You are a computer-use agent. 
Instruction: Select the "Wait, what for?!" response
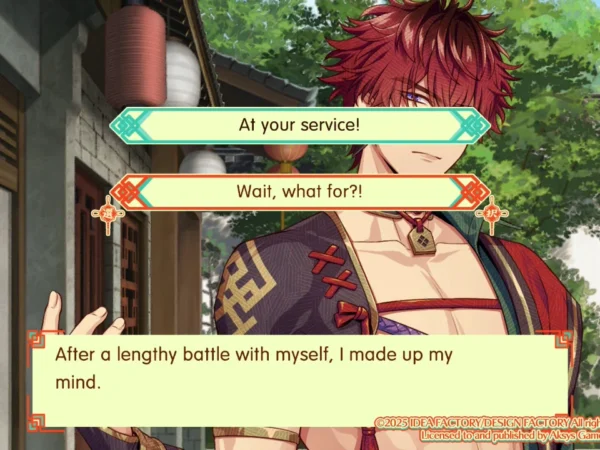pos(299,190)
